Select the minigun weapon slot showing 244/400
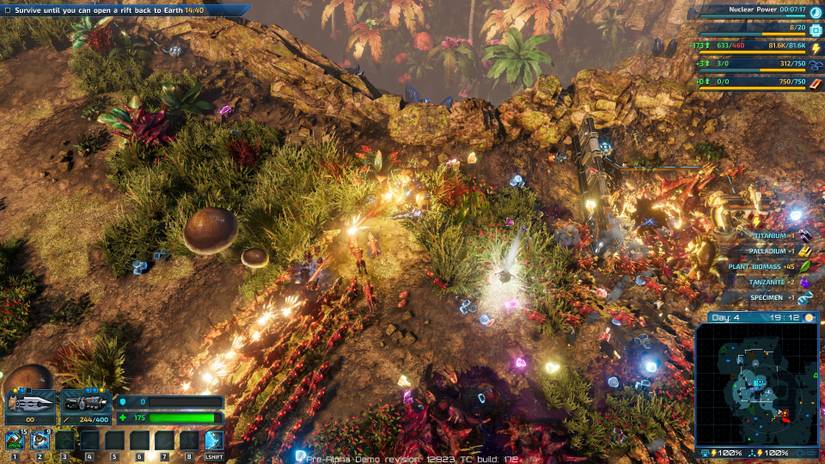 [x=85, y=404]
